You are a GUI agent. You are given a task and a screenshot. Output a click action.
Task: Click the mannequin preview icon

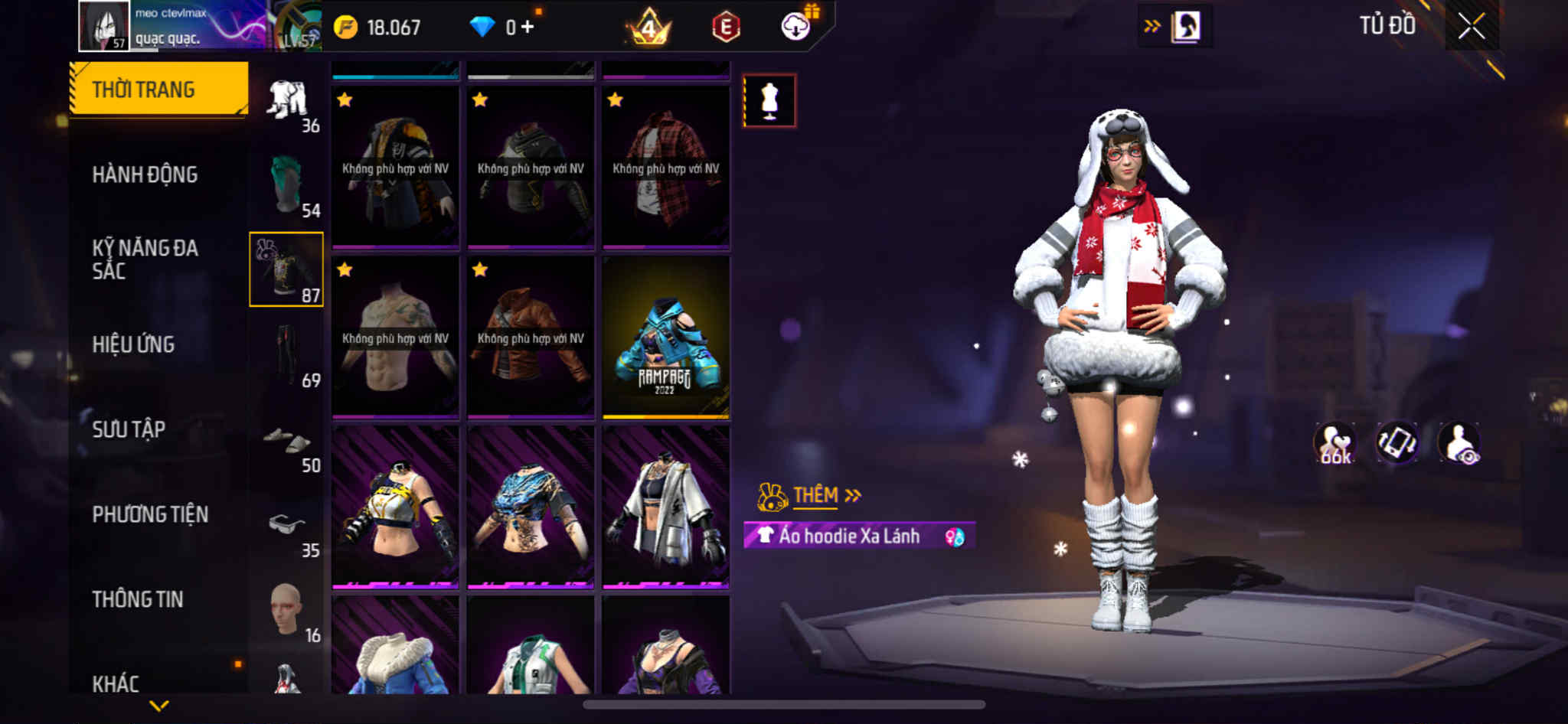tap(769, 101)
